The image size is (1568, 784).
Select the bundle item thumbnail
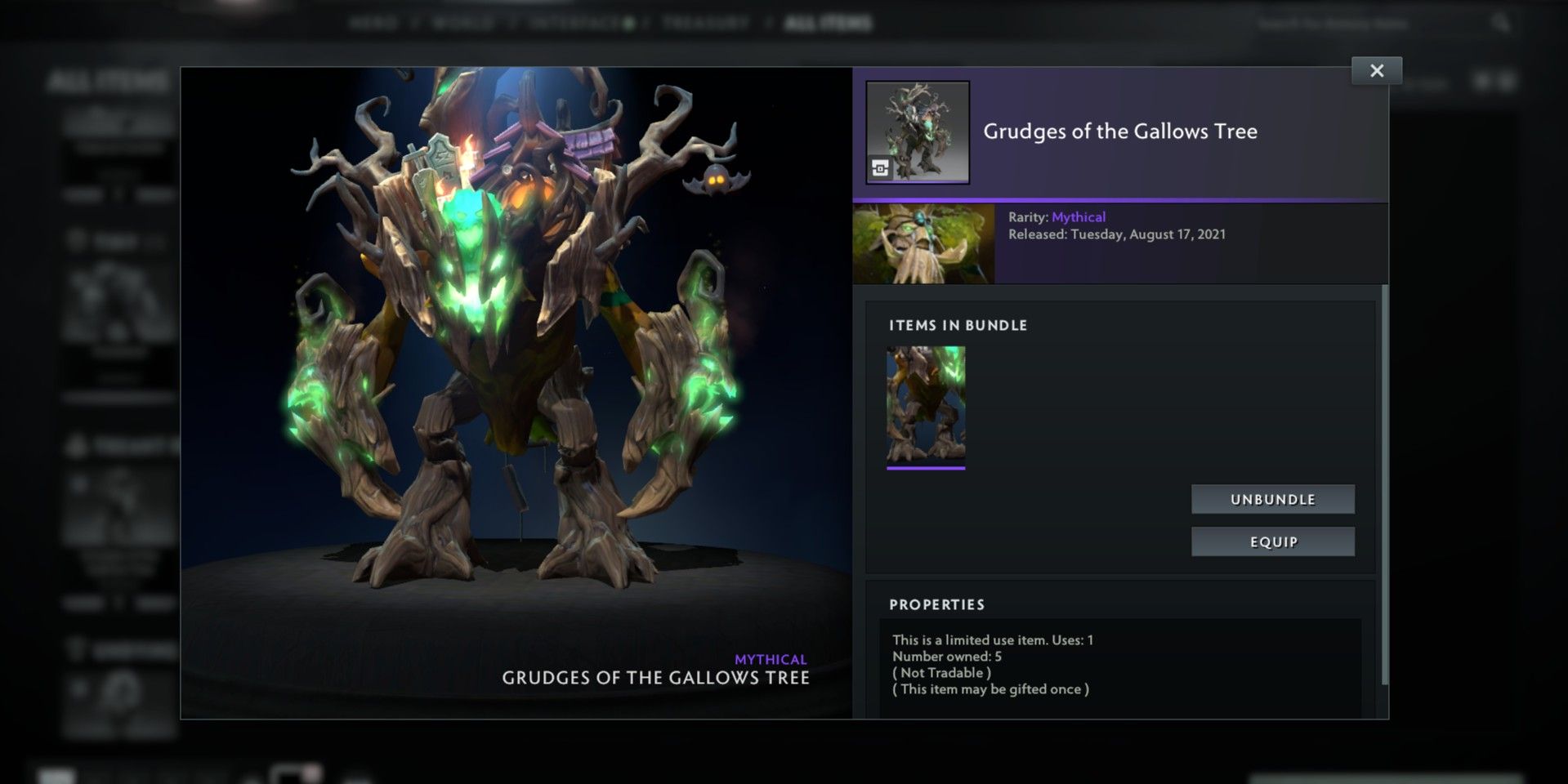point(926,406)
